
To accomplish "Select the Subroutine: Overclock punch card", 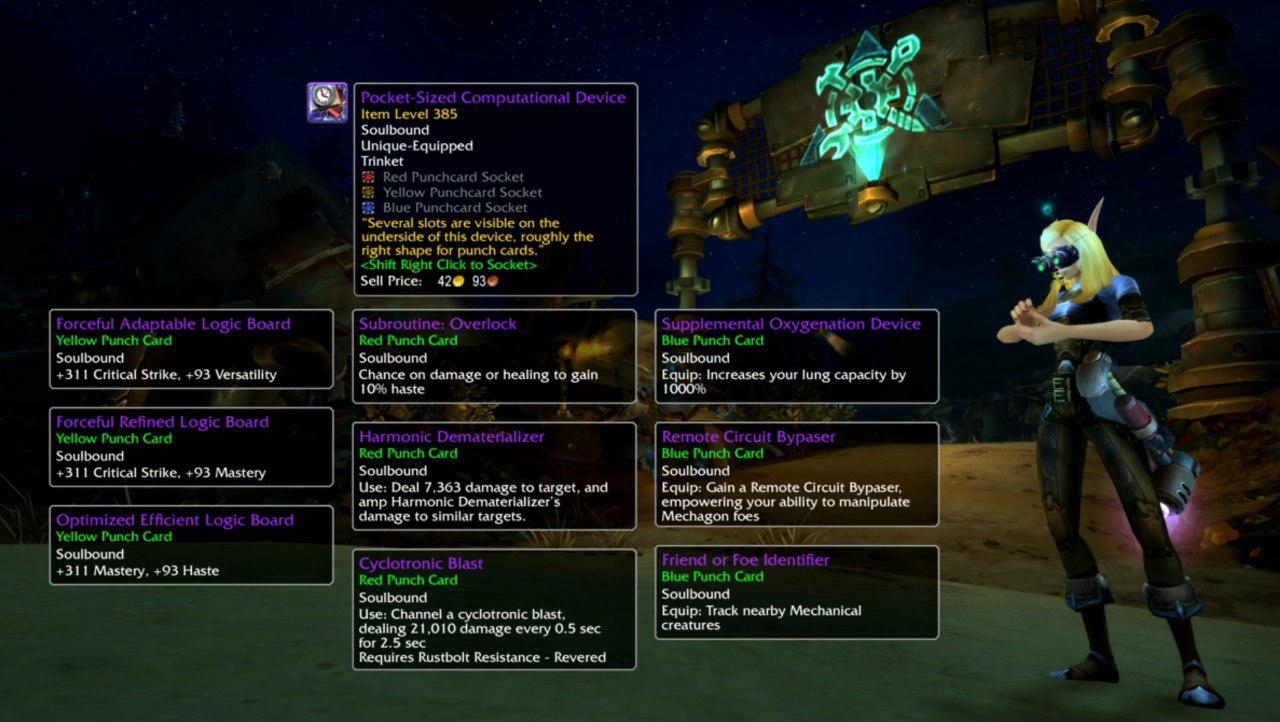I will [494, 356].
